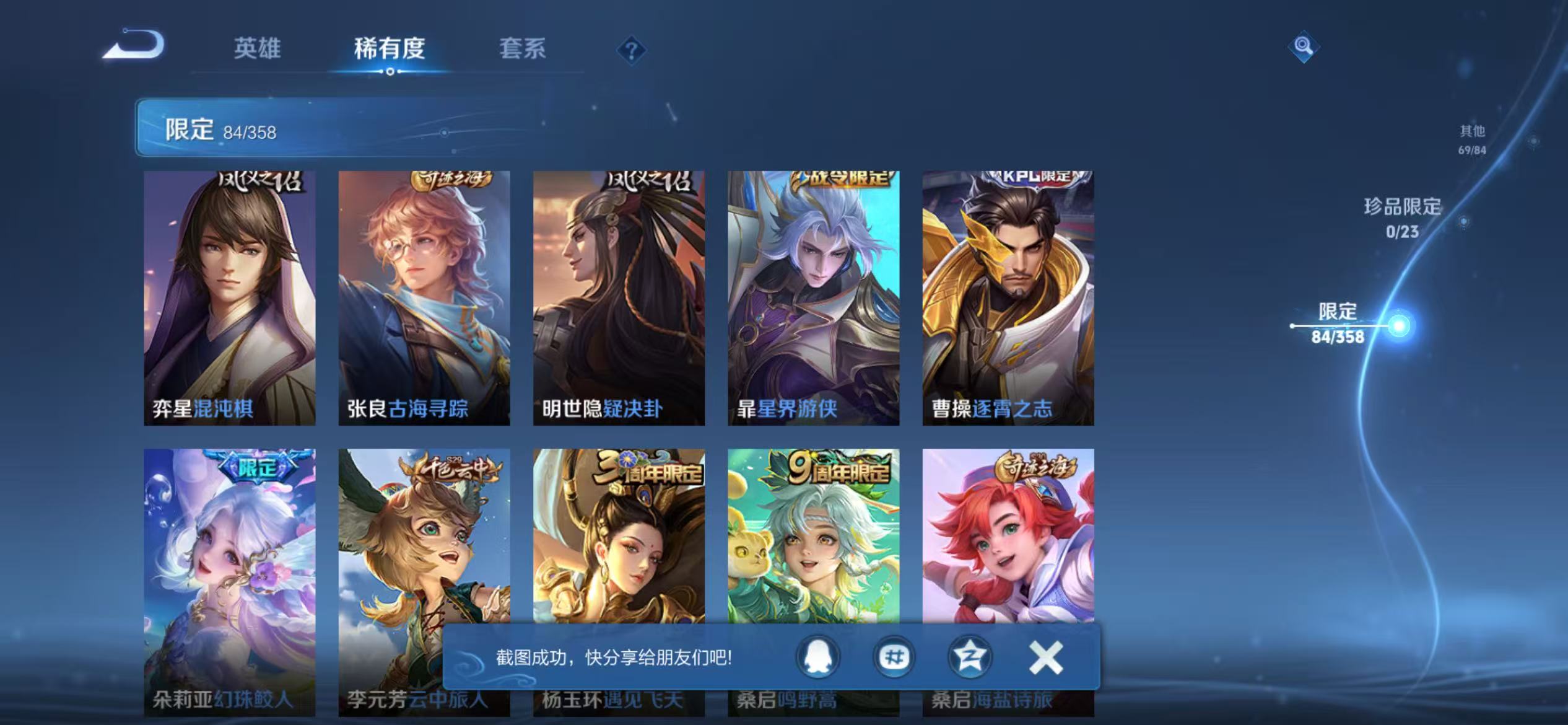The width and height of the screenshot is (1568, 725).
Task: Switch to the 英雄 tab
Action: pyautogui.click(x=258, y=50)
